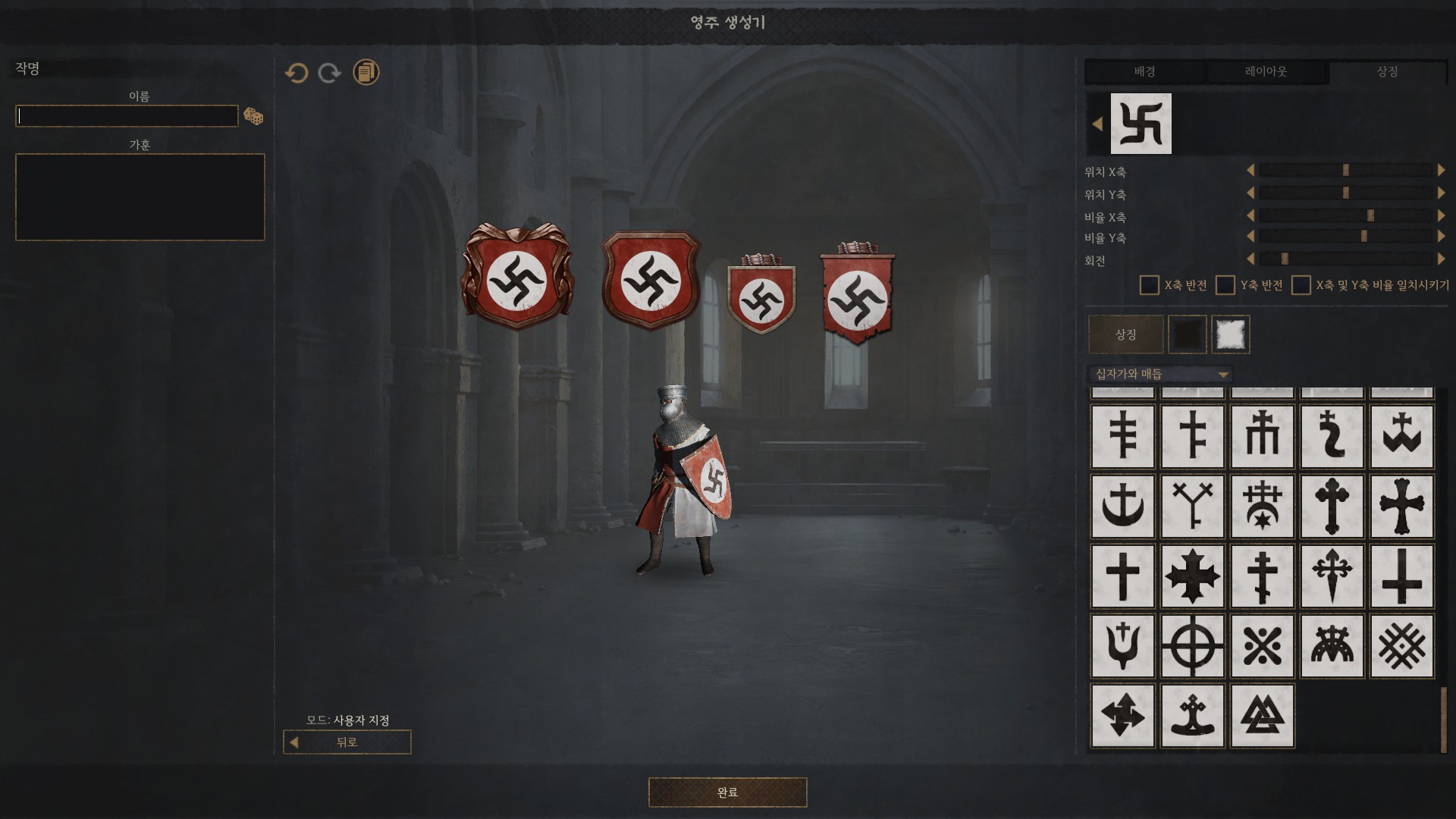The image size is (1456, 819).
Task: Redo the last undone change
Action: [x=330, y=73]
